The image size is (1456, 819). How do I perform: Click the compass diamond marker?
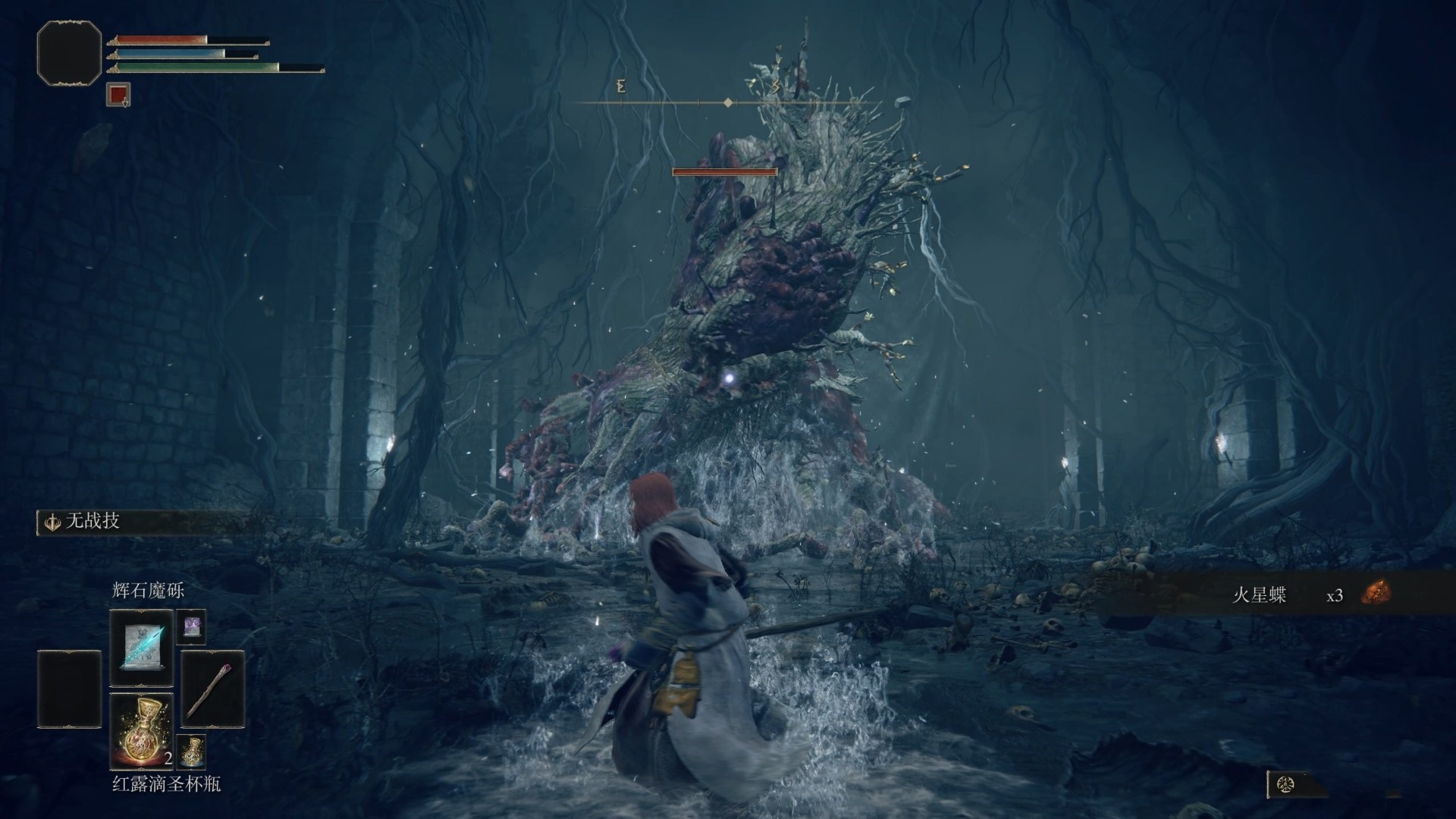click(728, 102)
